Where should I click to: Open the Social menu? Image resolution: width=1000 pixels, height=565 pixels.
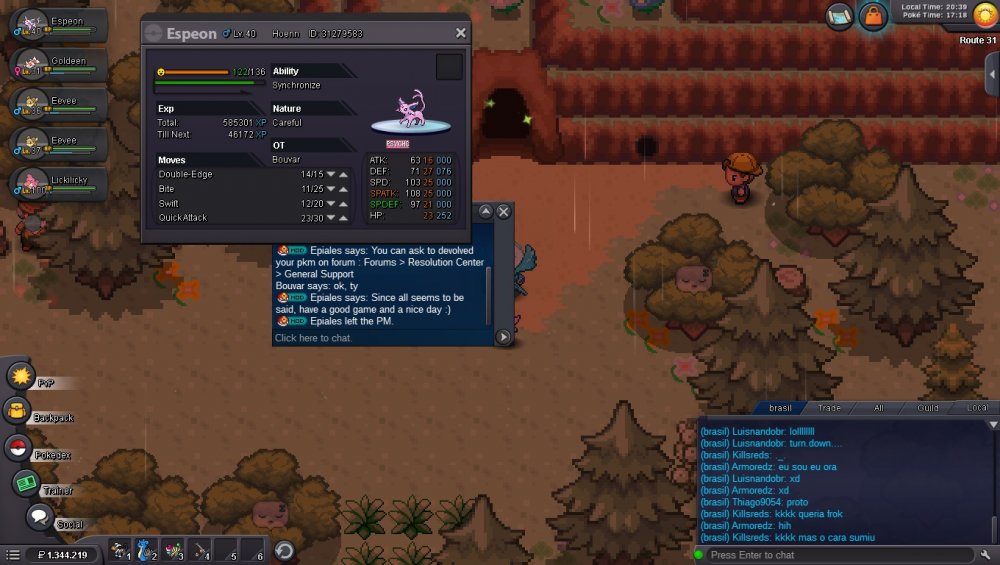(40, 517)
